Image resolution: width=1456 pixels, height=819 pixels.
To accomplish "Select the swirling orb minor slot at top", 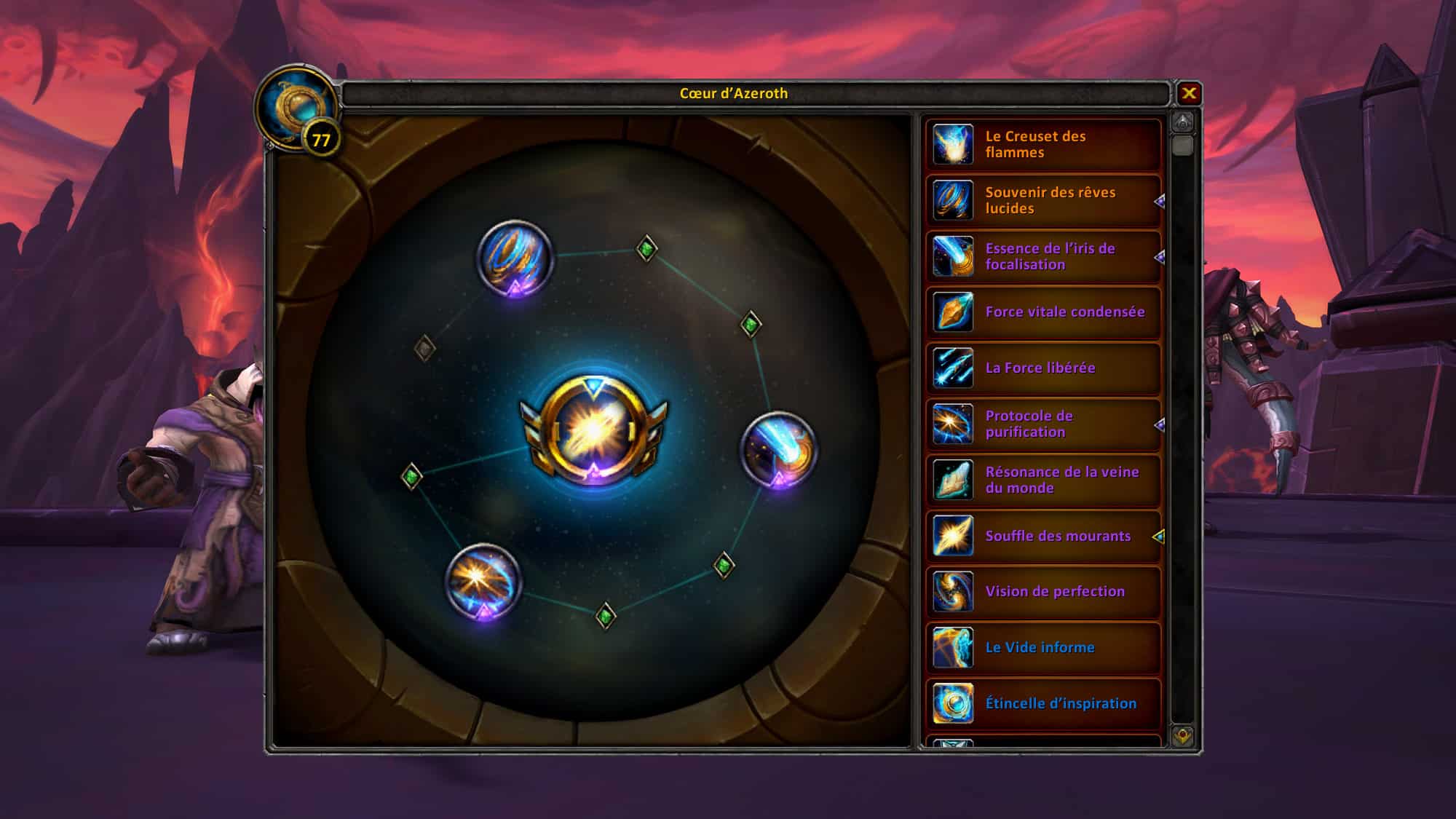I will (x=515, y=257).
